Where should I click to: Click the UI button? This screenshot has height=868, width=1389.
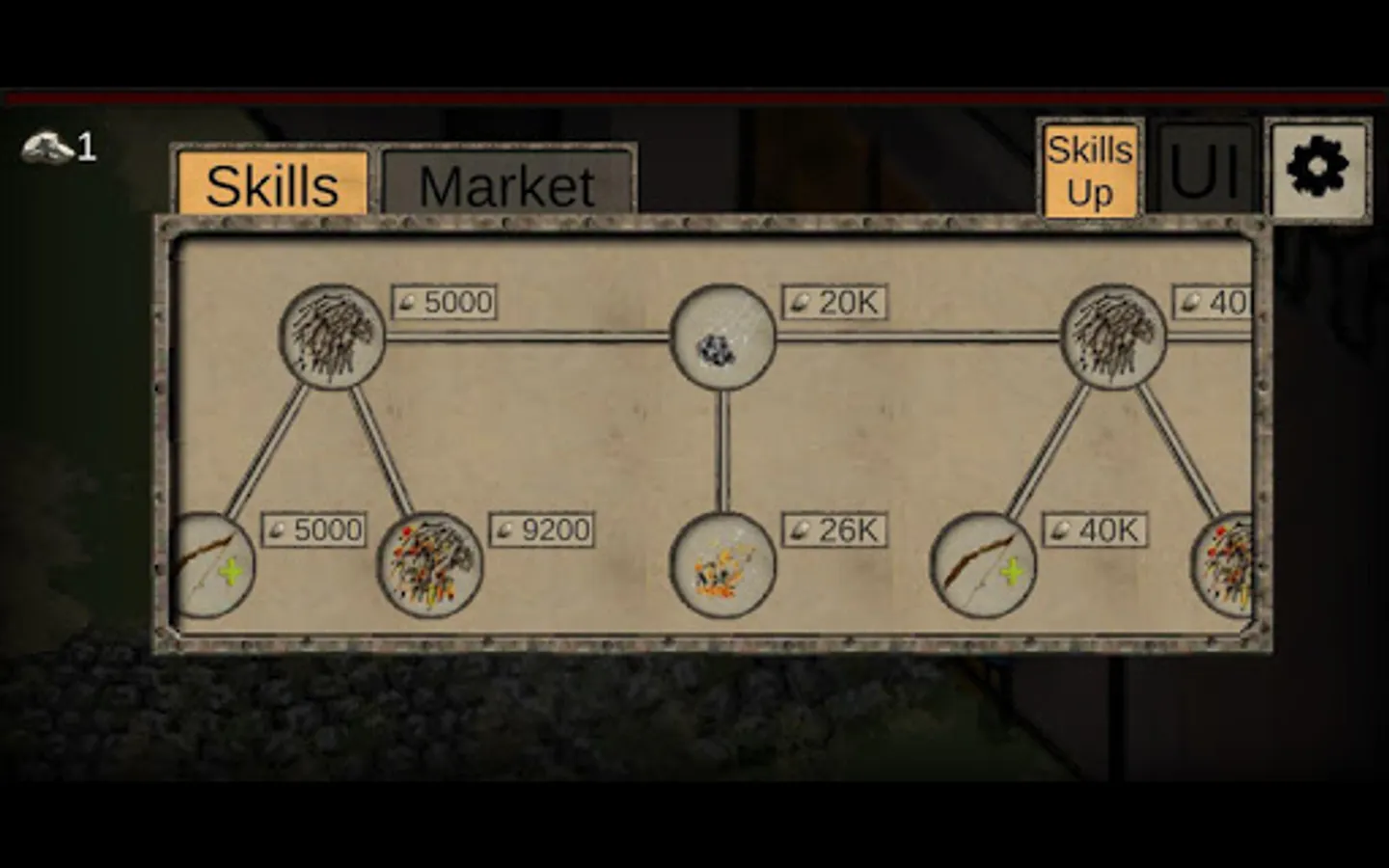(1204, 169)
